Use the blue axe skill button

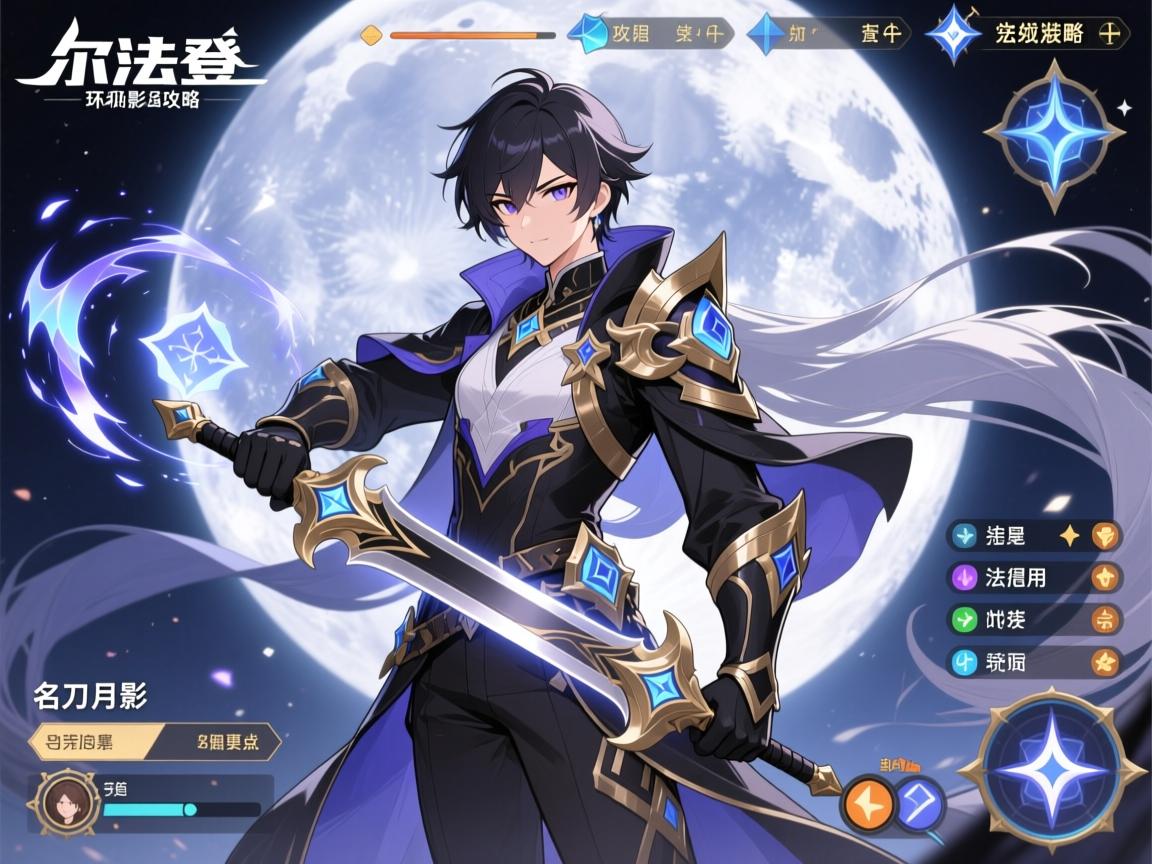[x=920, y=804]
